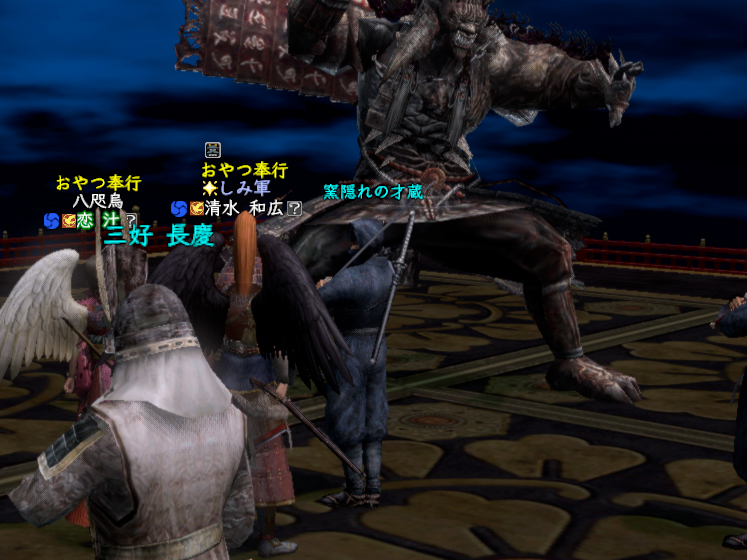Select the 窯隠れの才蔵 name label
The width and height of the screenshot is (747, 560).
[373, 190]
